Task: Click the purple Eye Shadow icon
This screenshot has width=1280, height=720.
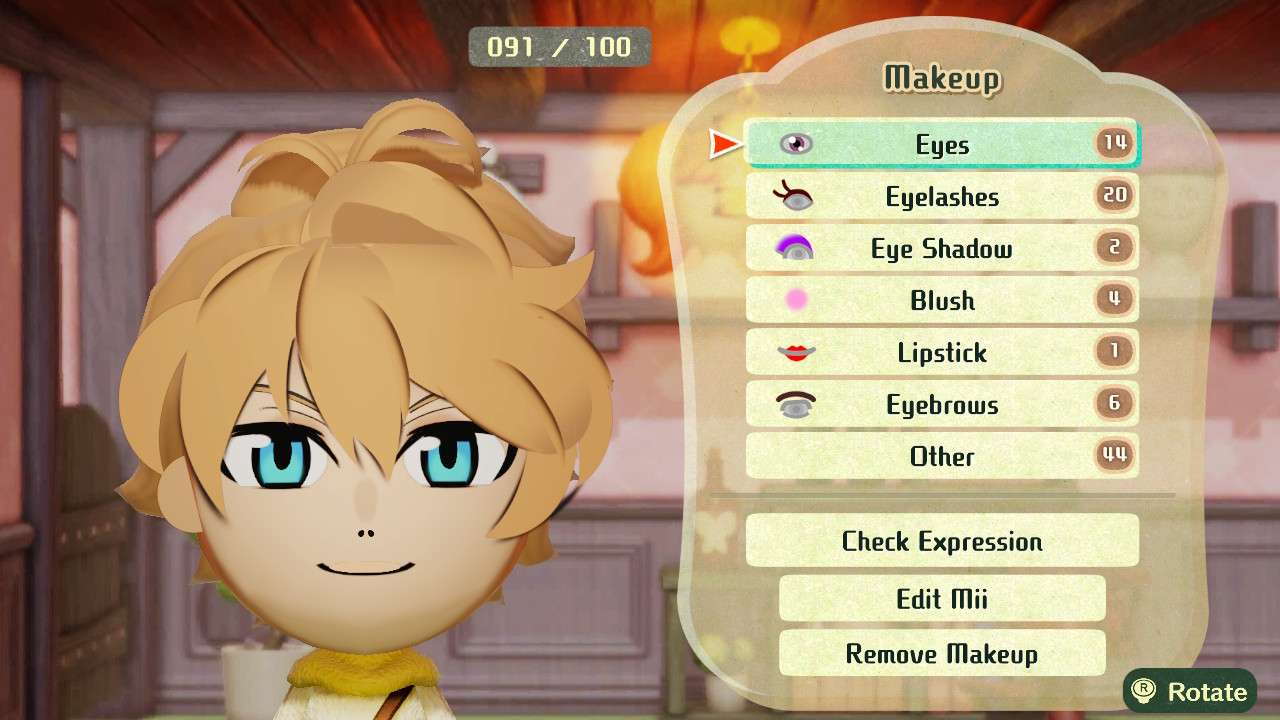Action: (x=795, y=248)
